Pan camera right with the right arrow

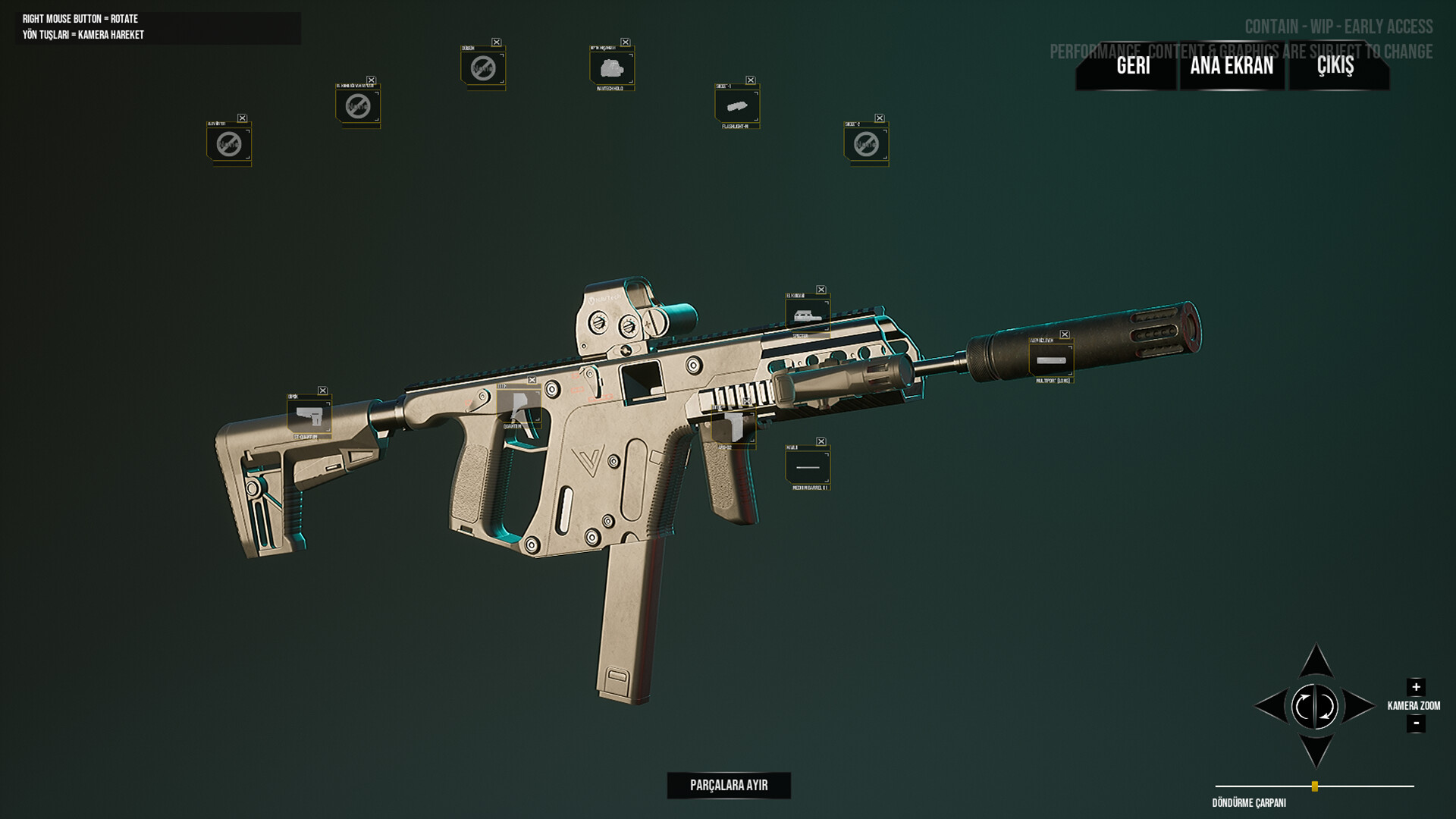(1359, 706)
